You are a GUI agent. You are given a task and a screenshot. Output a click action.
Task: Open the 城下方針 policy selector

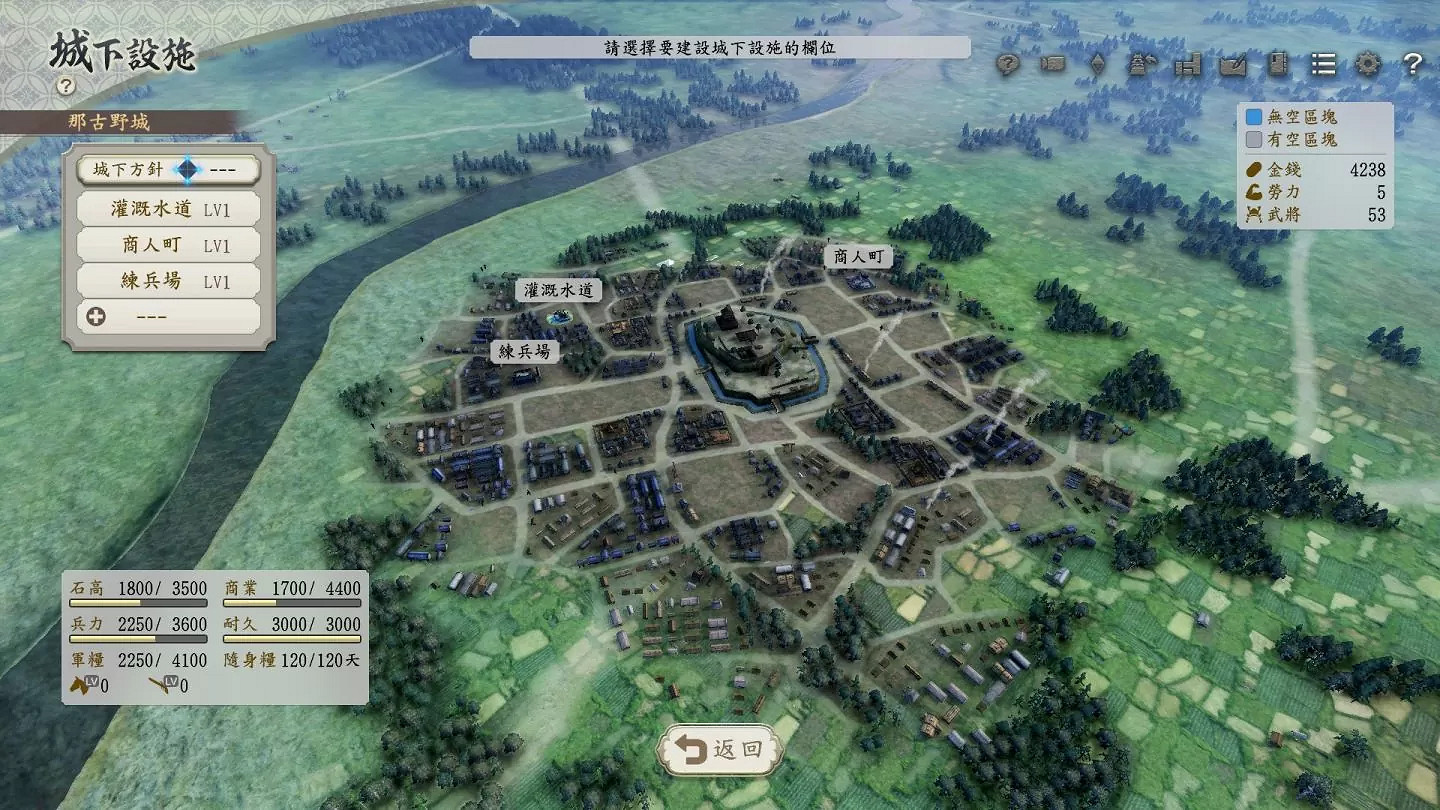pos(167,169)
